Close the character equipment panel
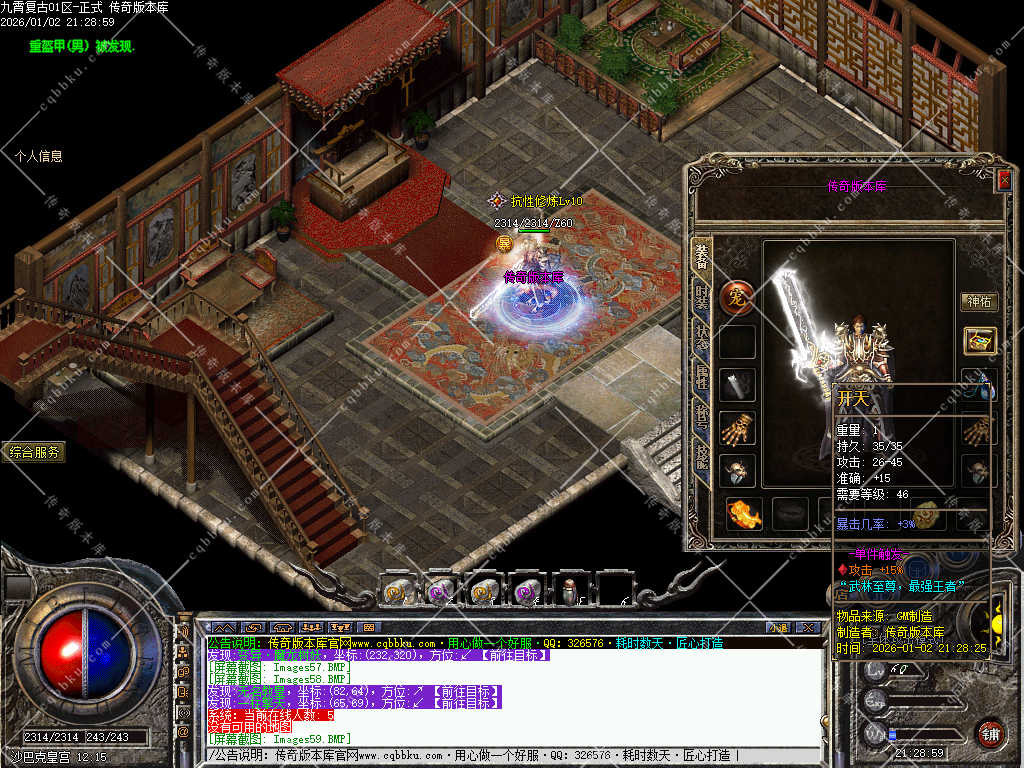This screenshot has width=1024, height=768. click(1003, 180)
